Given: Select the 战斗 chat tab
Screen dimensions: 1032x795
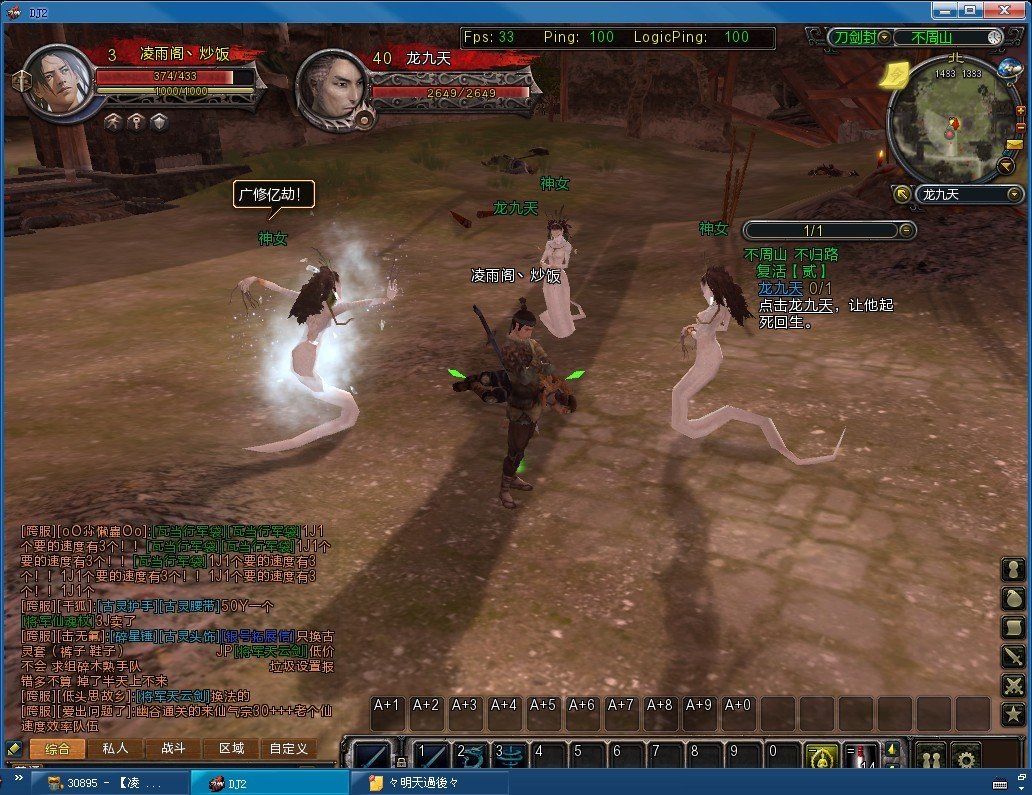Looking at the screenshot, I should [x=173, y=748].
